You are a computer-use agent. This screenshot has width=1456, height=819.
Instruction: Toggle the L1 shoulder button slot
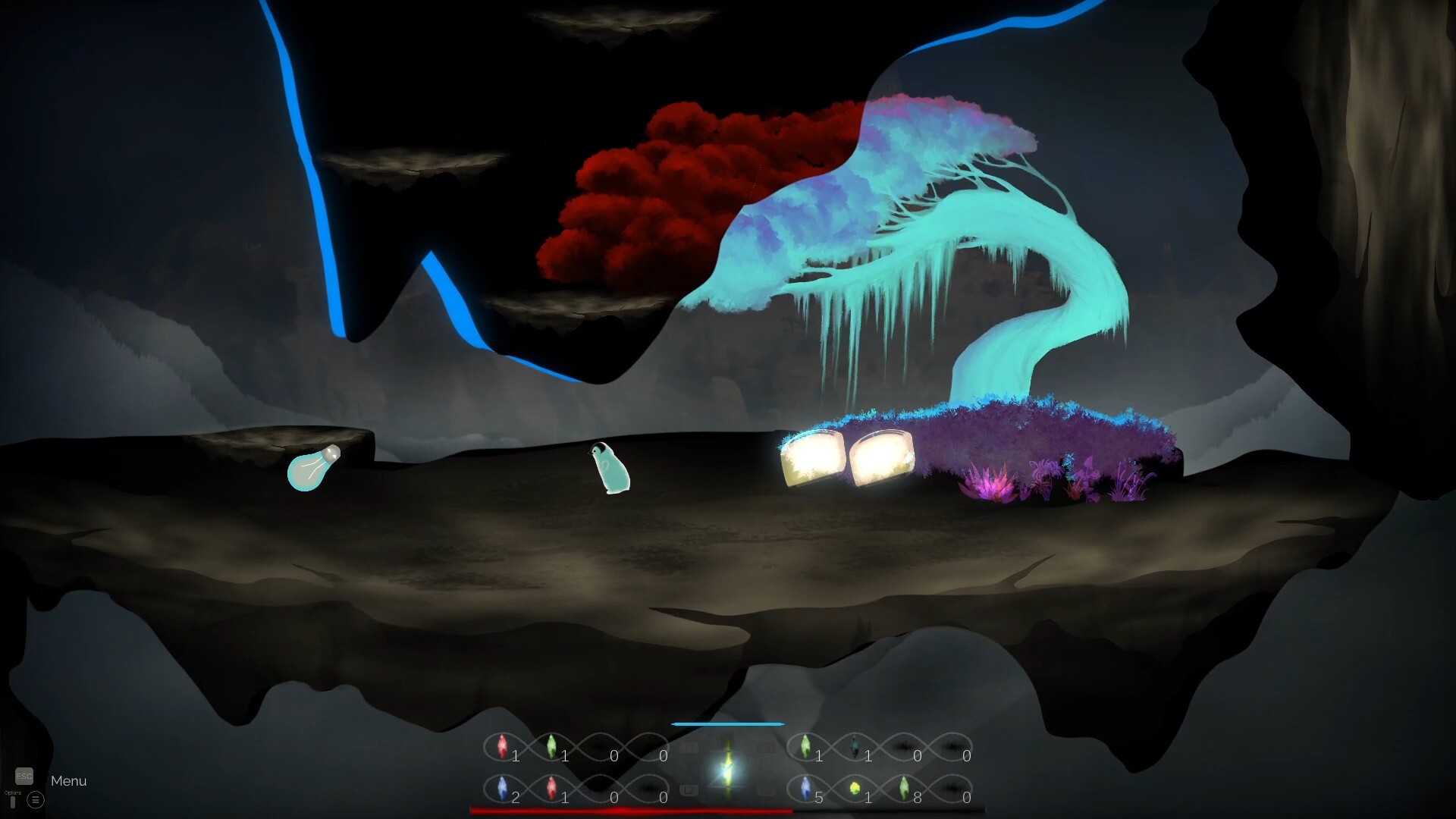tap(689, 746)
